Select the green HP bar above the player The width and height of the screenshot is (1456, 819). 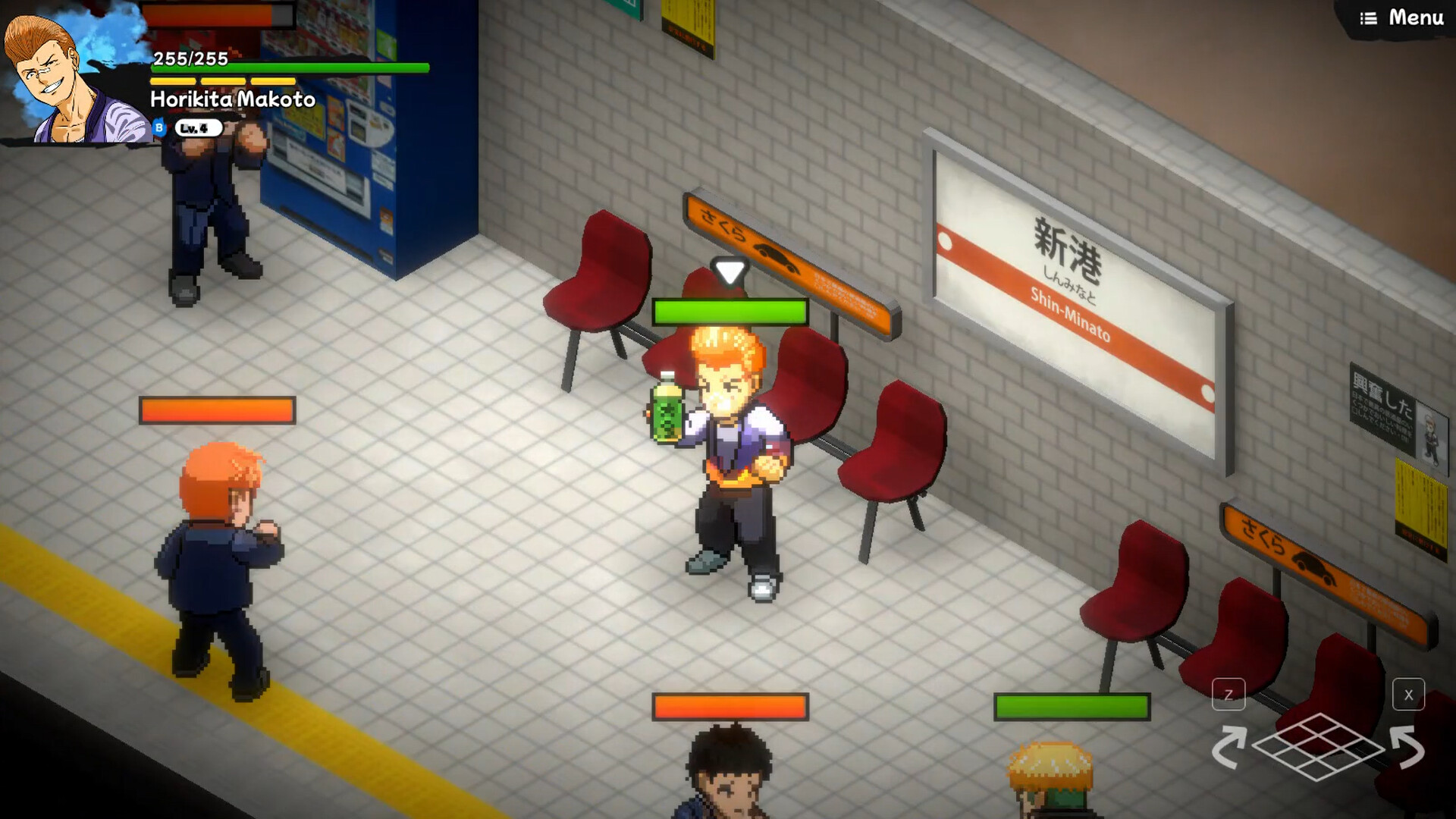(x=730, y=311)
